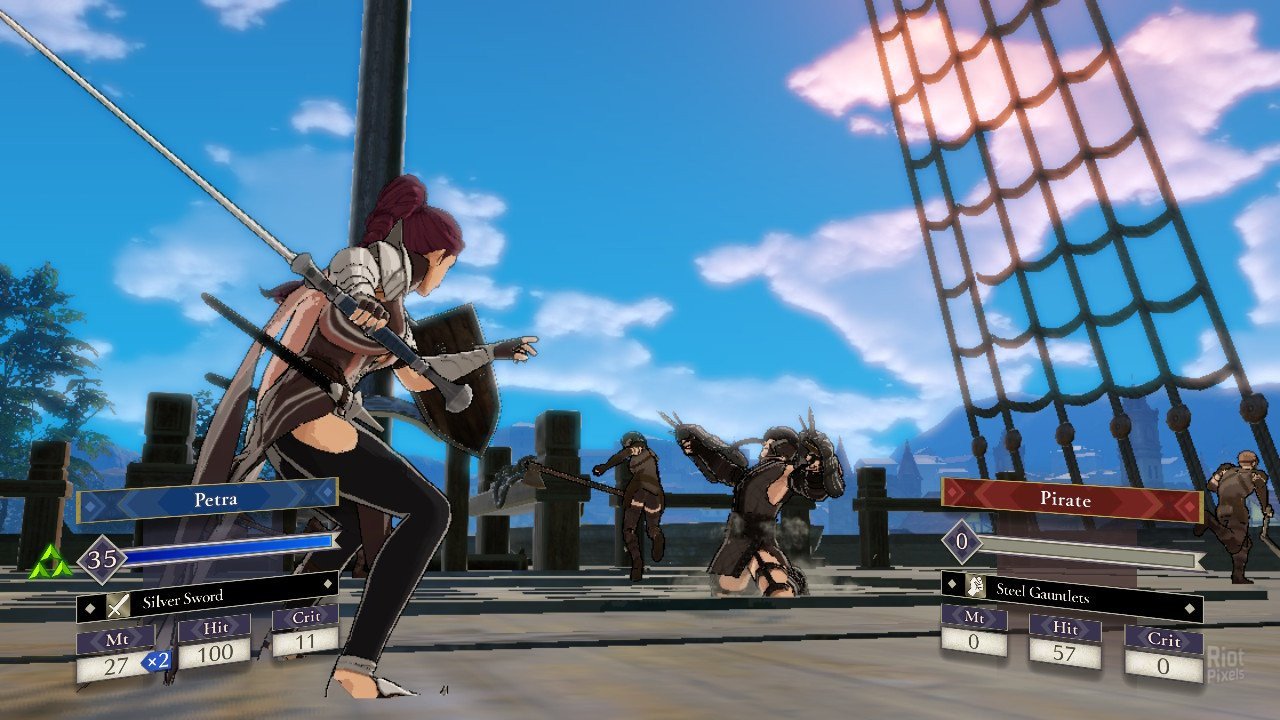Select Petra's Silver Sword weapon panel

pyautogui.click(x=206, y=598)
